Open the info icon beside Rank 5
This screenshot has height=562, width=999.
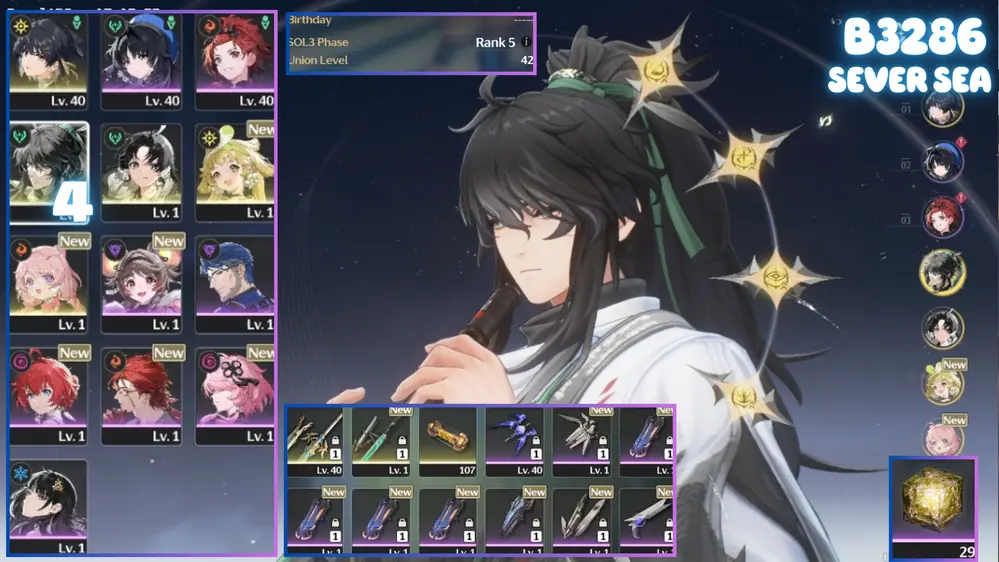coord(526,42)
